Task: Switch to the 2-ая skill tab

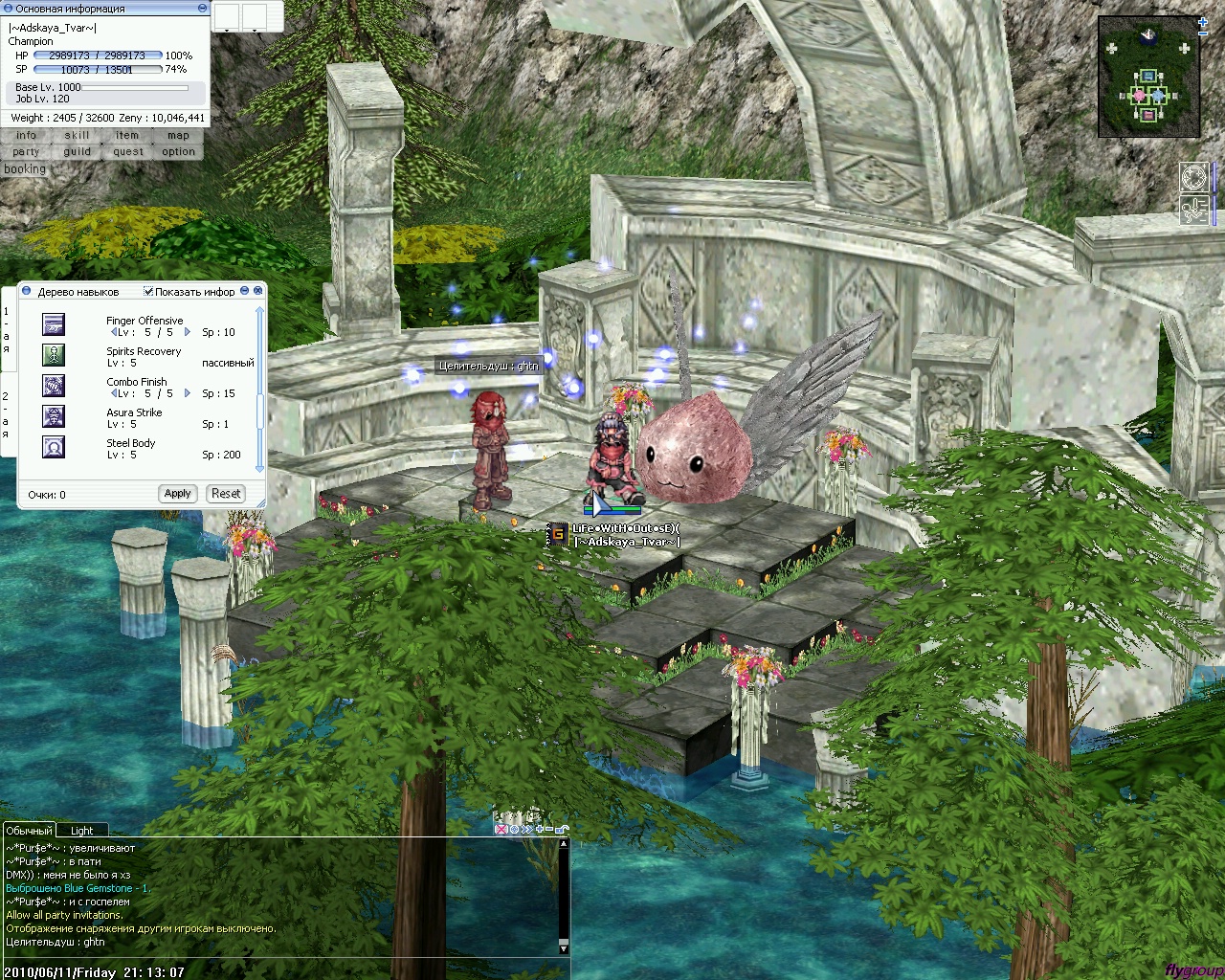Action: 6,415
